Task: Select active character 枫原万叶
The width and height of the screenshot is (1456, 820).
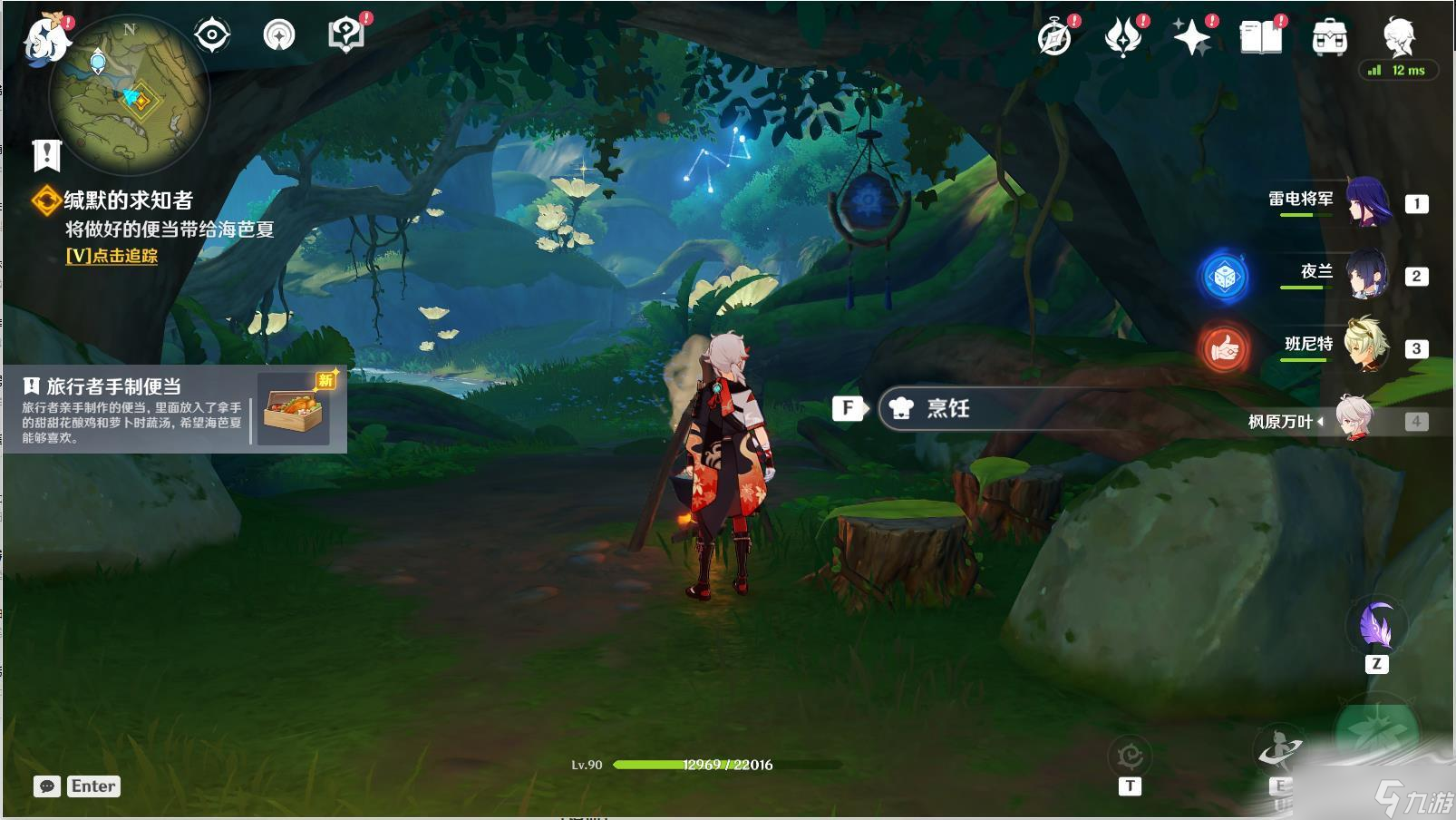Action: coord(1354,420)
